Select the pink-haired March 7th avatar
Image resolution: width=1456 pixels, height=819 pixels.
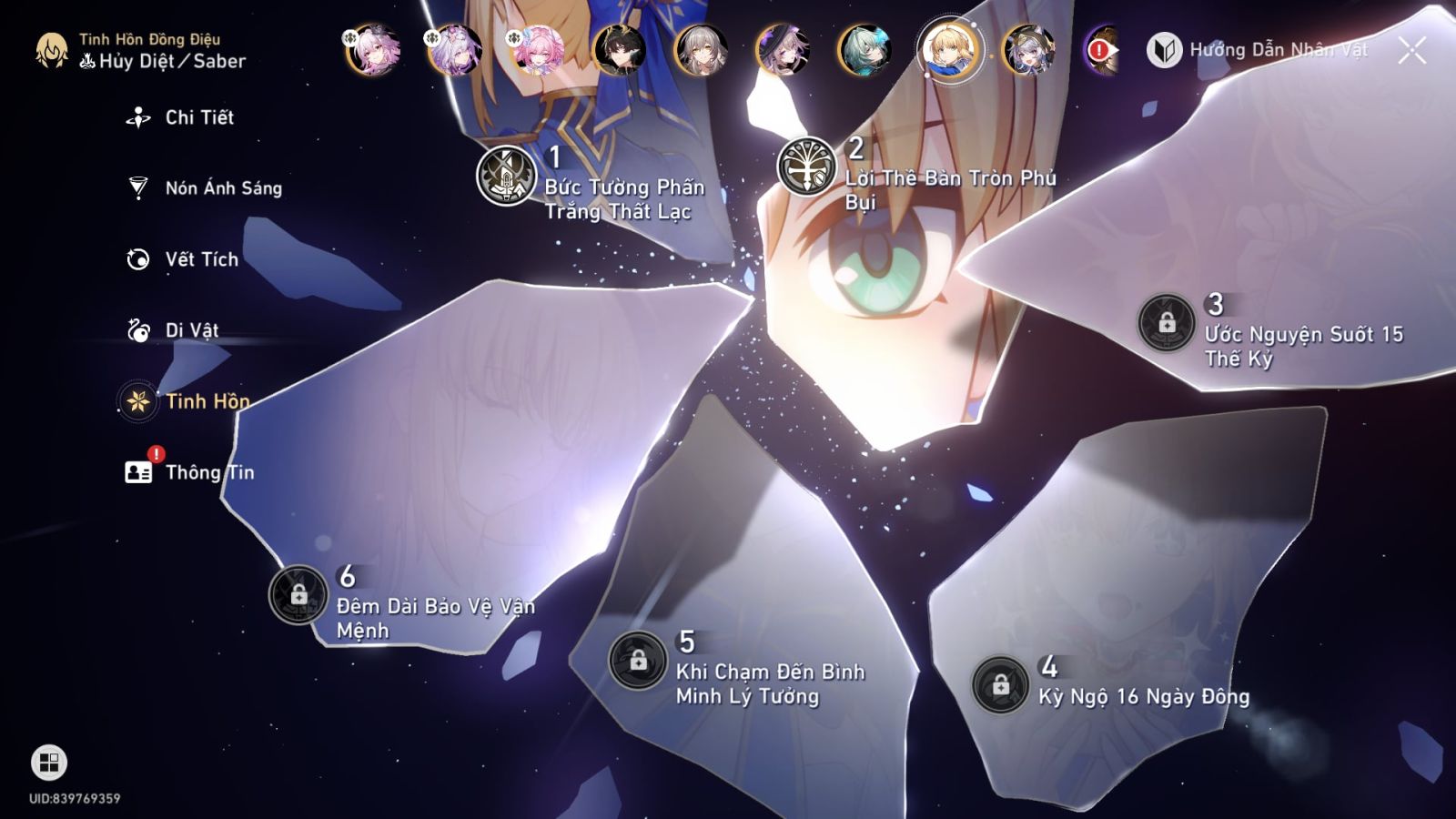point(541,50)
